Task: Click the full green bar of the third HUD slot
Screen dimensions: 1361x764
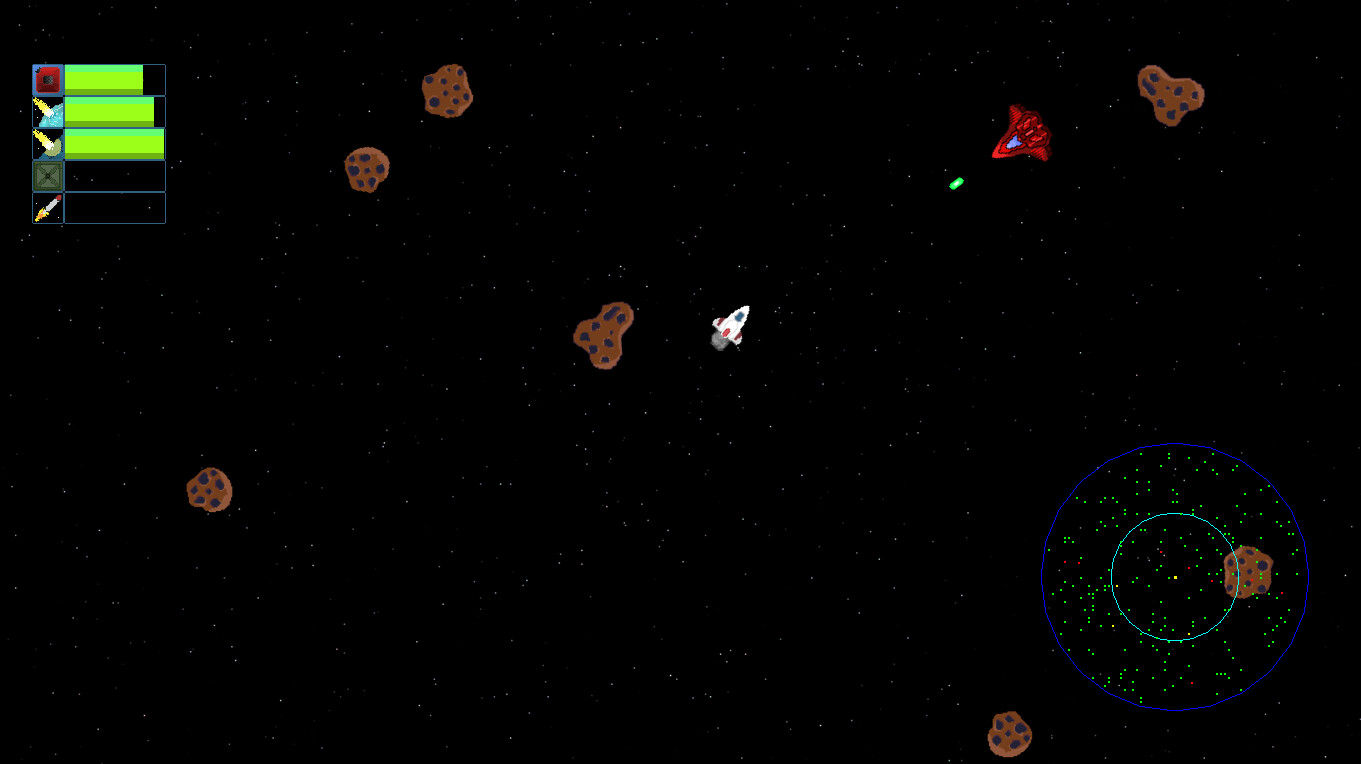Action: click(115, 144)
